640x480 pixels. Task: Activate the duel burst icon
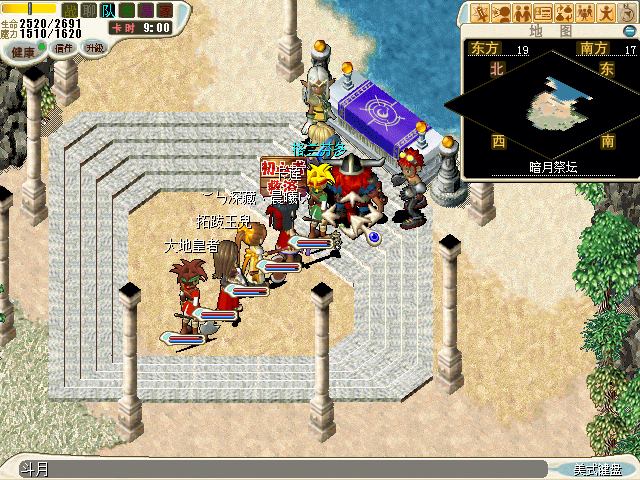point(482,13)
